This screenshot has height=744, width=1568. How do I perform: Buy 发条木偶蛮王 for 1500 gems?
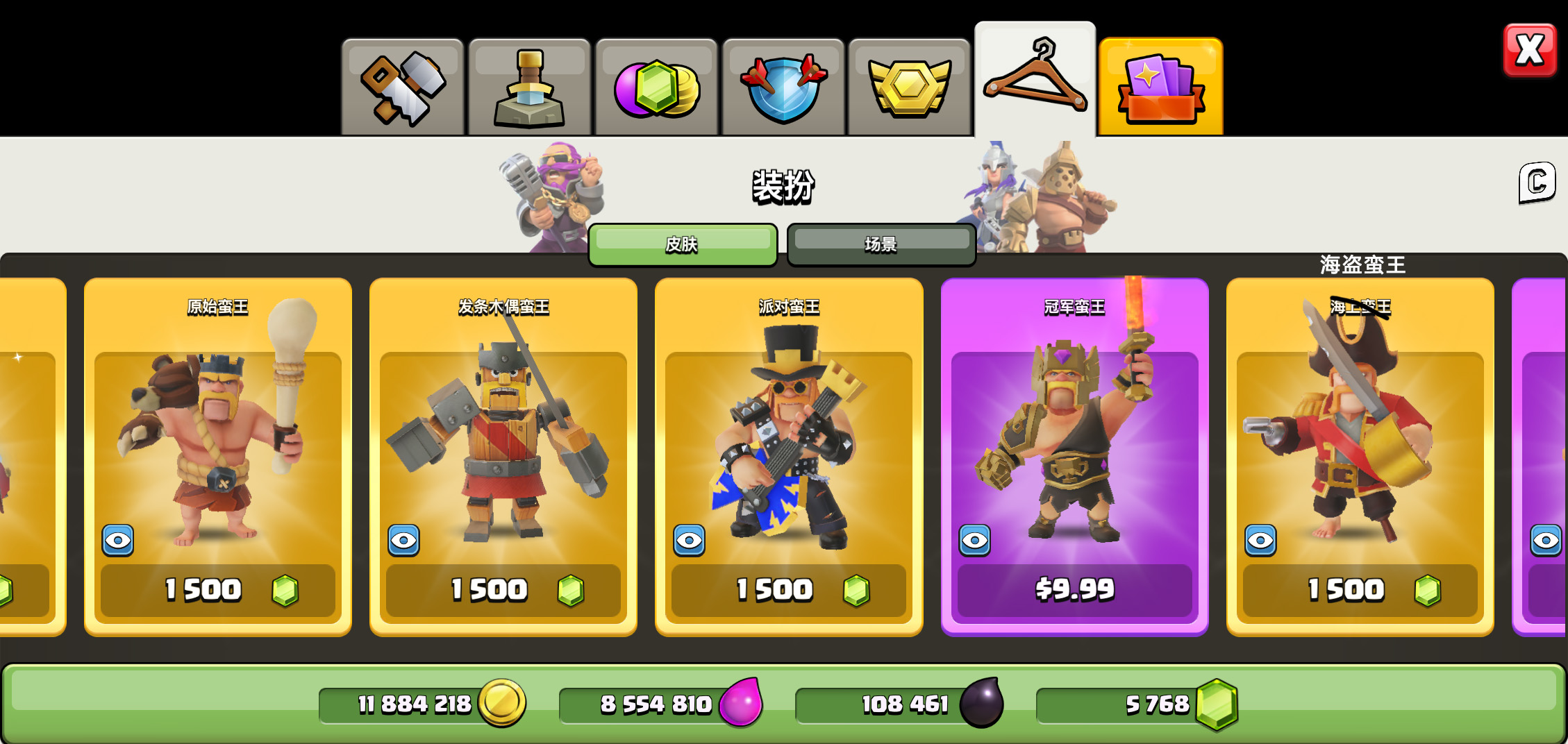[x=503, y=590]
